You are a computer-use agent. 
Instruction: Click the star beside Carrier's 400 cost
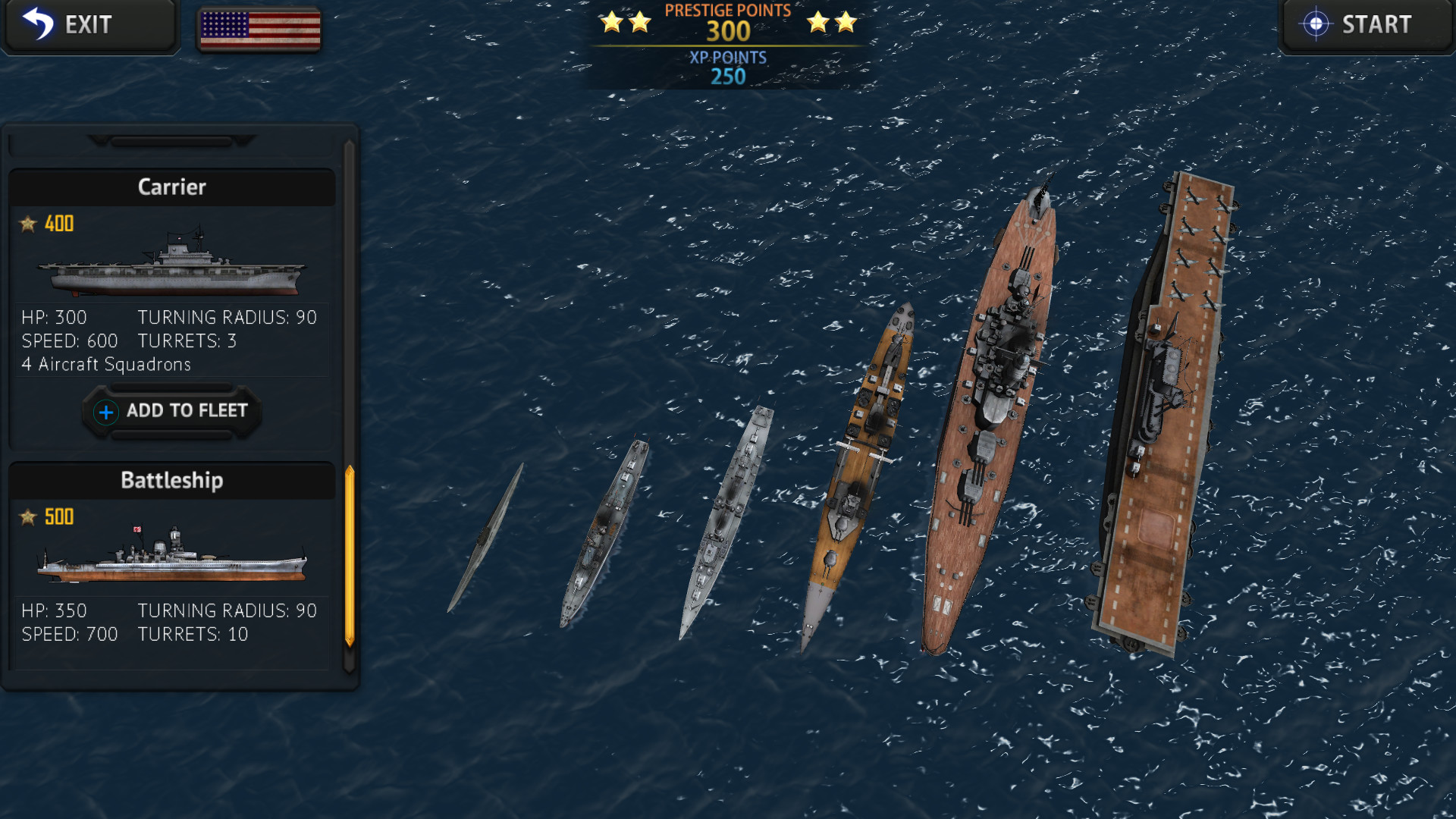pos(28,223)
